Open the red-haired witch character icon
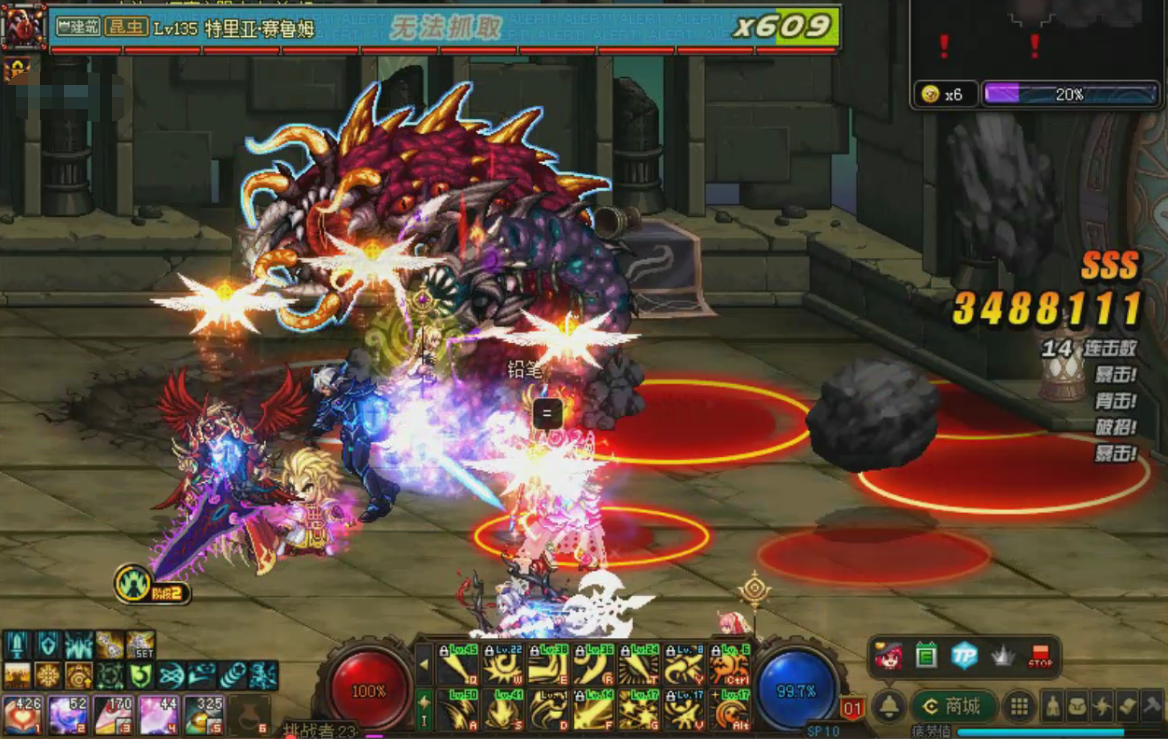 pyautogui.click(x=888, y=656)
